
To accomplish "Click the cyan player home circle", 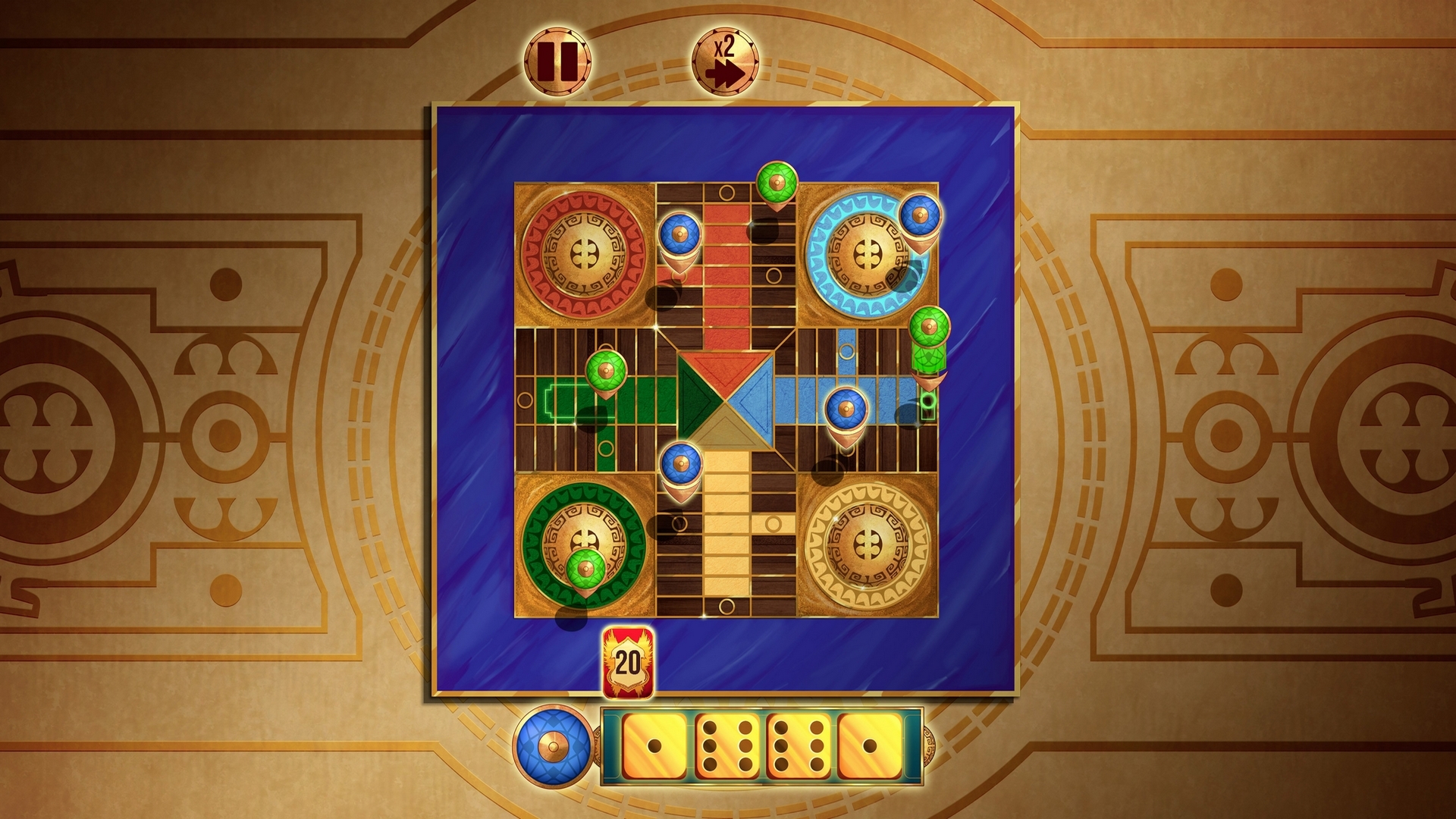I will pos(868,250).
